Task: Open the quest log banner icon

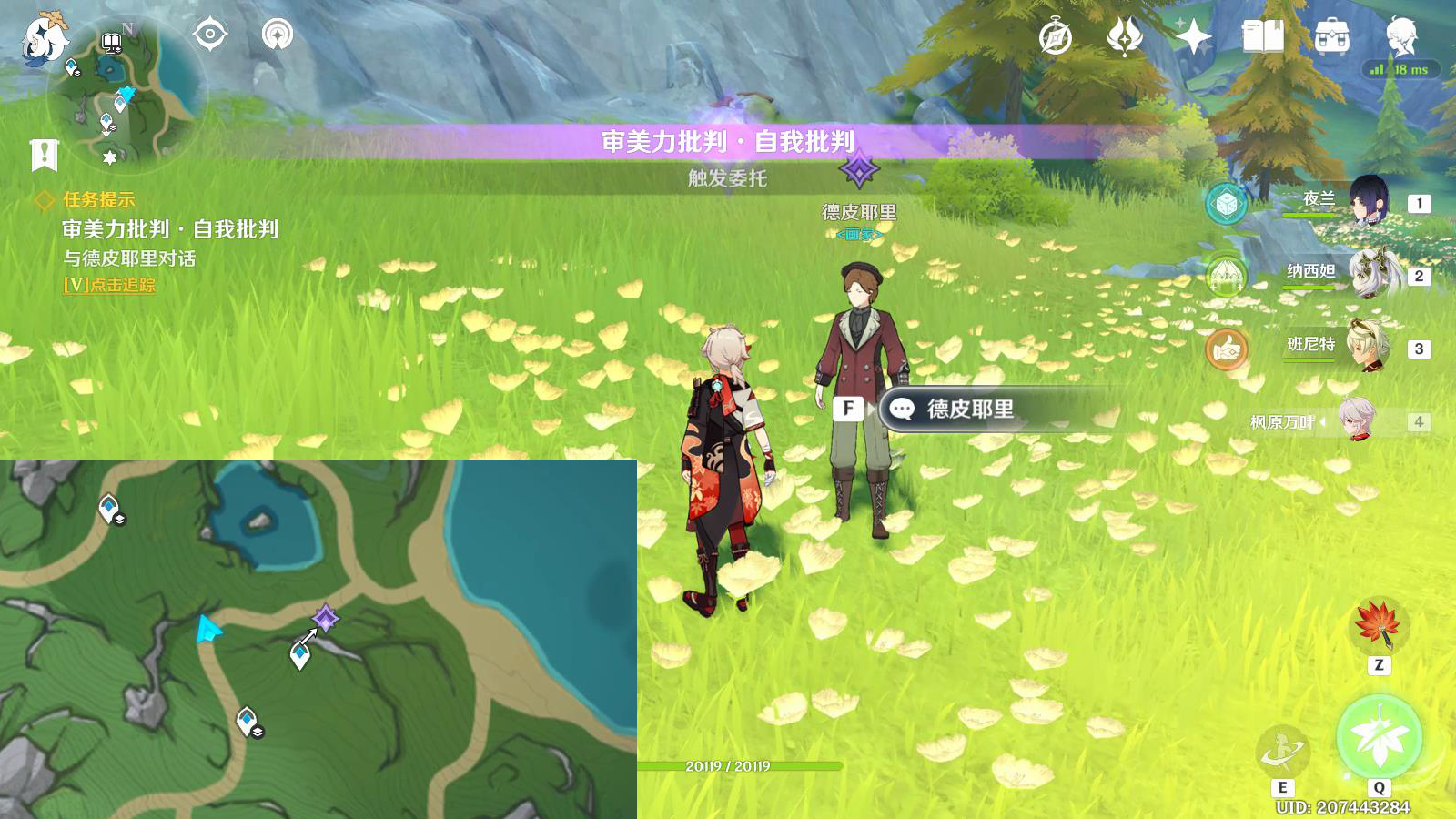Action: click(x=44, y=156)
